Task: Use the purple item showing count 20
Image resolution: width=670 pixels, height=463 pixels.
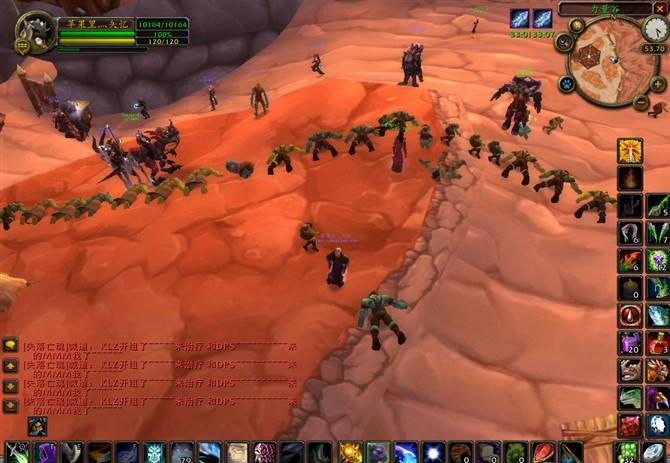Action: (x=630, y=342)
